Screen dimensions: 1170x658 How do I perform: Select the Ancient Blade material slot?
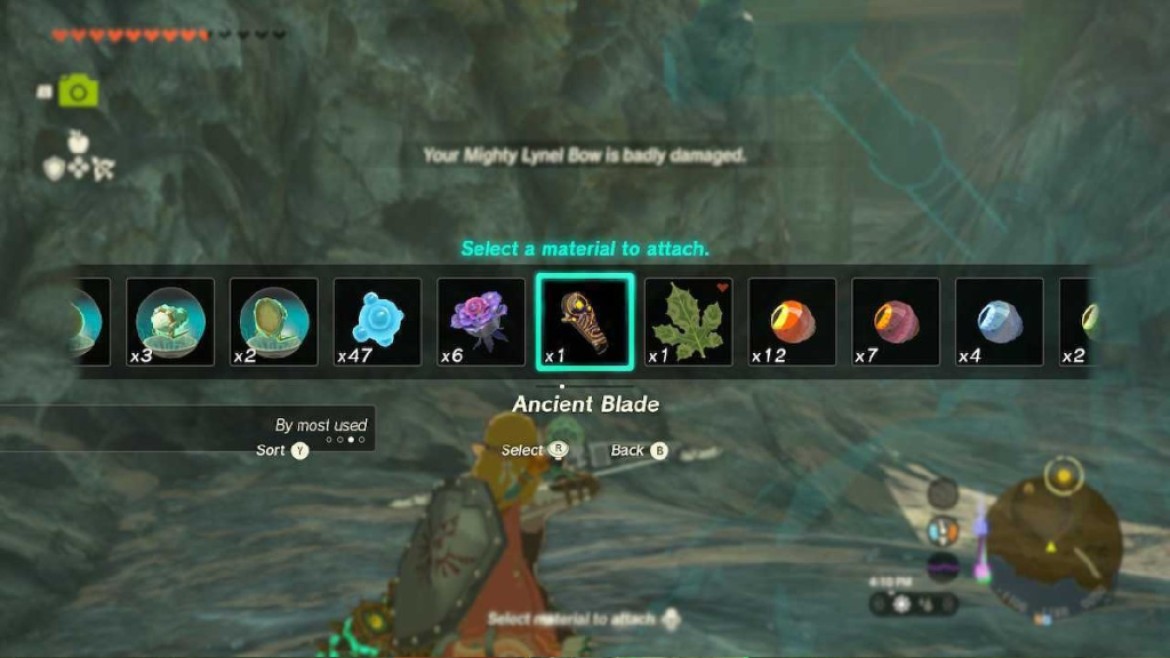coord(585,322)
